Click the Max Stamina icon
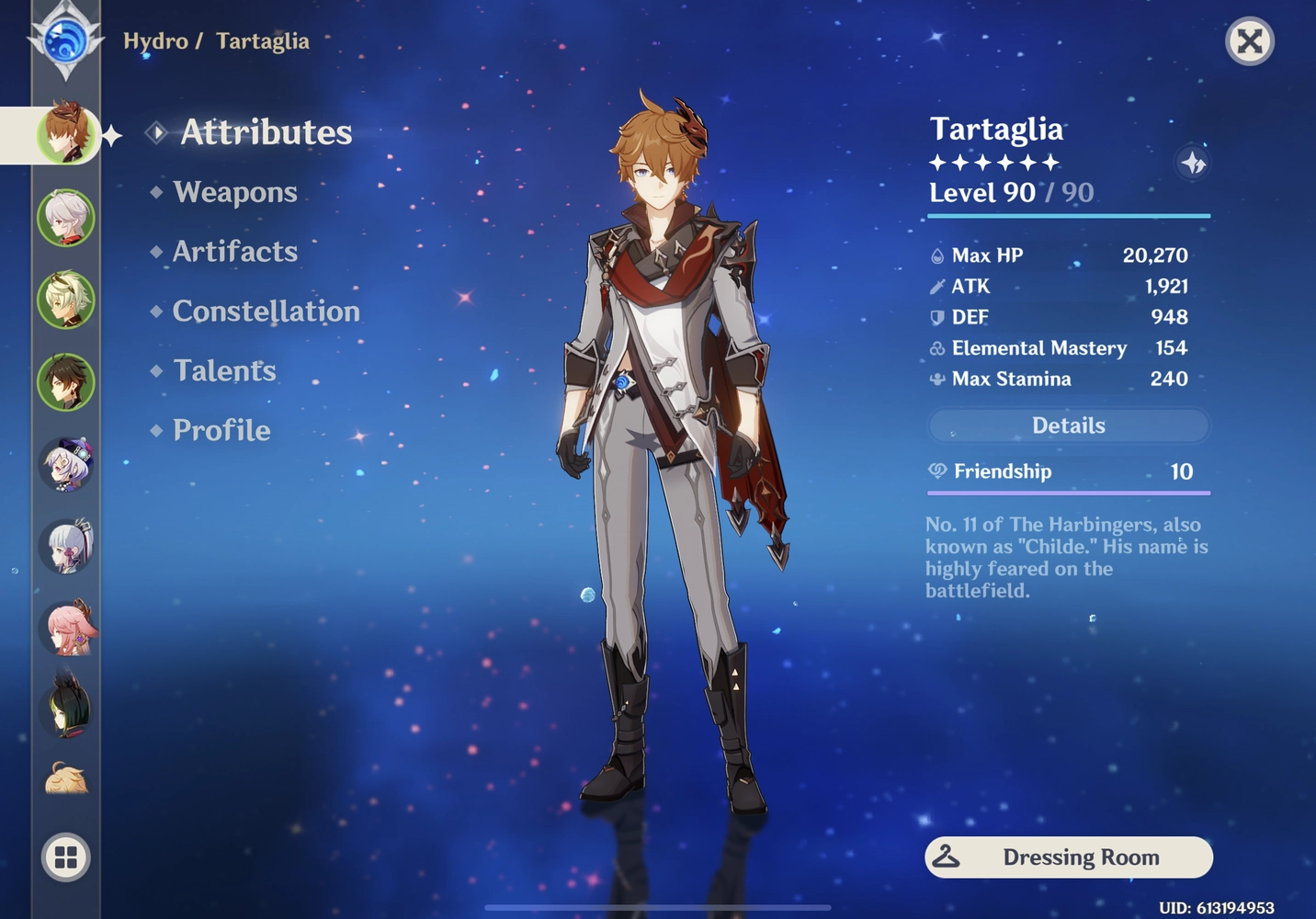Image resolution: width=1316 pixels, height=919 pixels. pos(936,378)
